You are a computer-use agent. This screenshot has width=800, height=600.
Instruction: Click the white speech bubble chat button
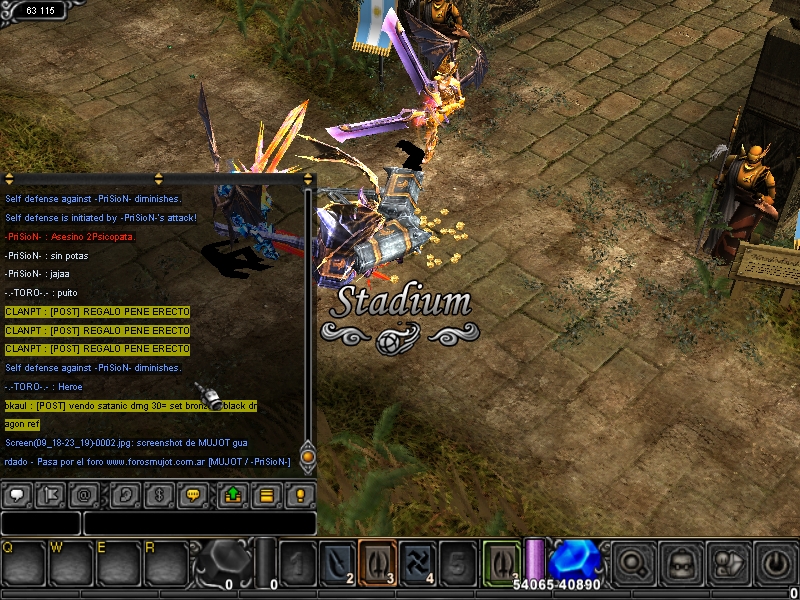pyautogui.click(x=18, y=495)
